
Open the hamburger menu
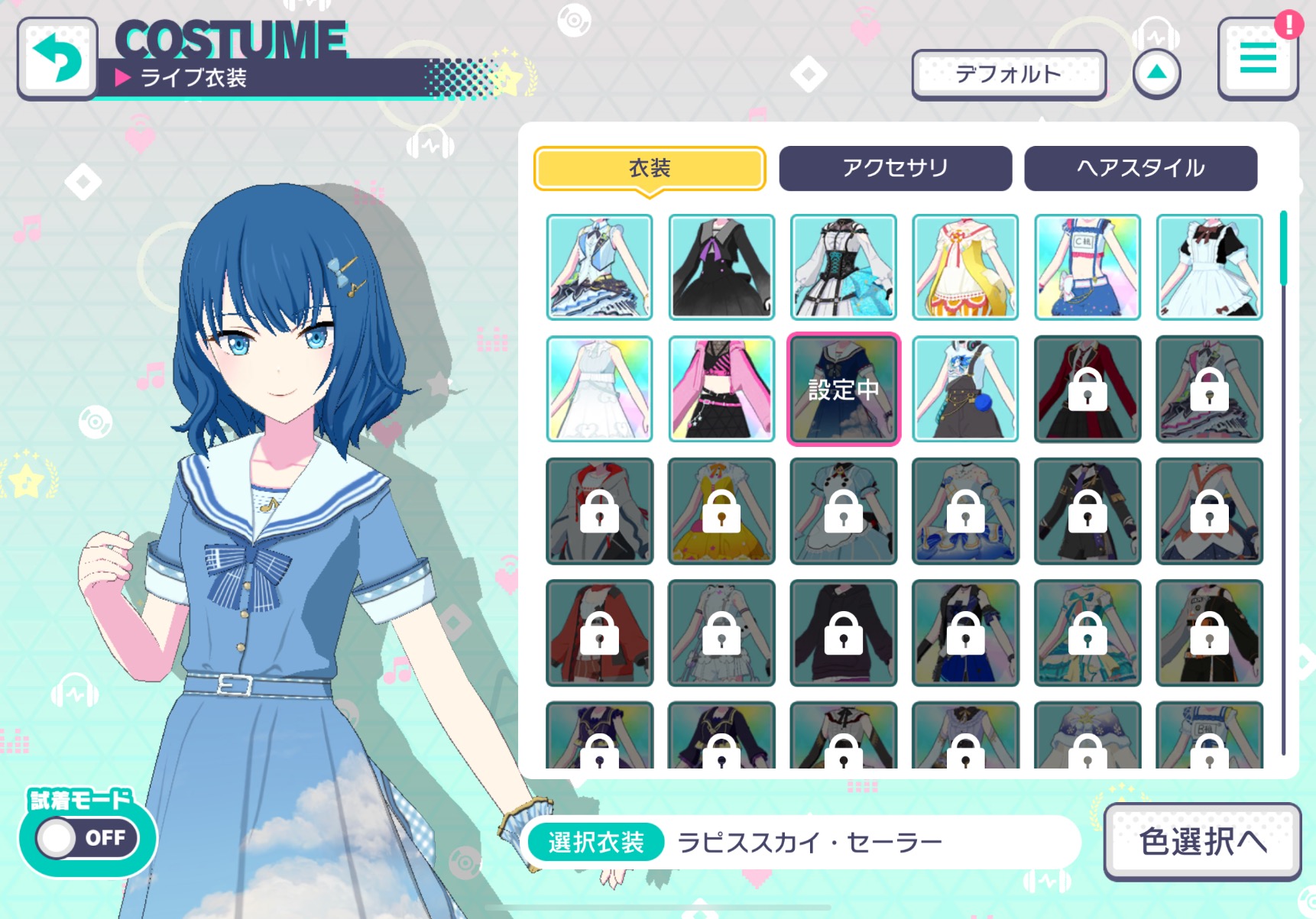click(1257, 59)
